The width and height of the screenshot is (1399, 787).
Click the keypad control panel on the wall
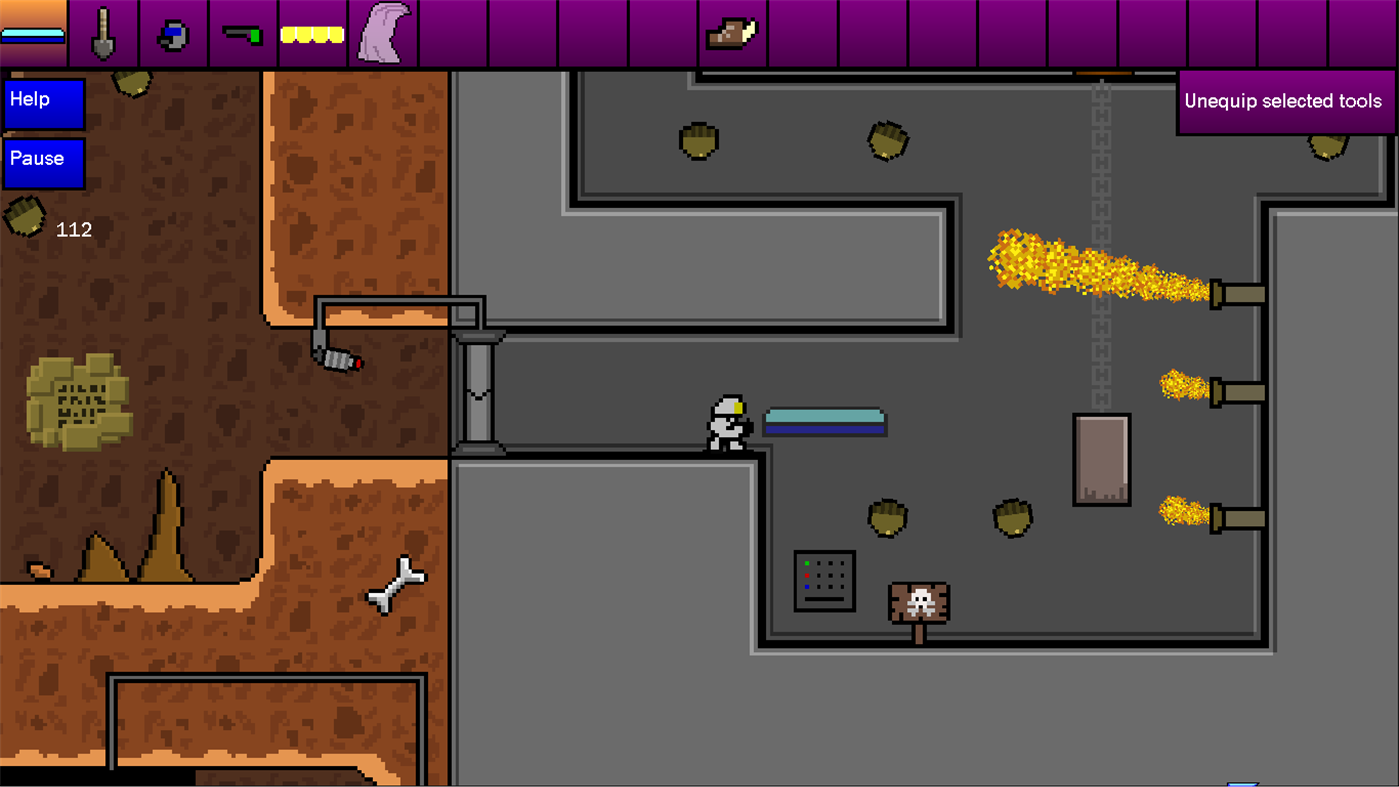(x=824, y=580)
